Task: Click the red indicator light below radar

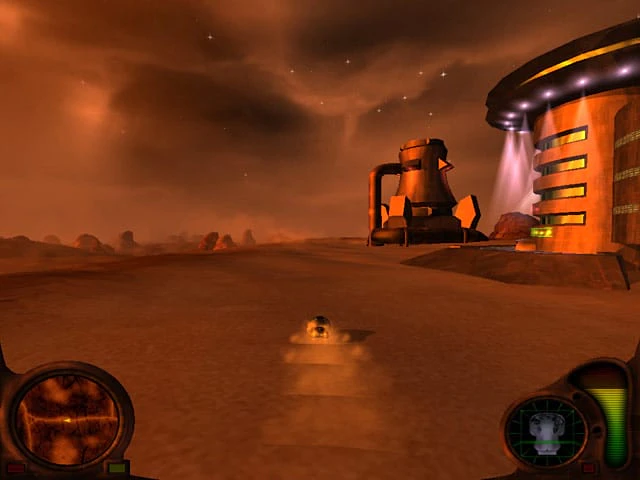Action: point(16,467)
